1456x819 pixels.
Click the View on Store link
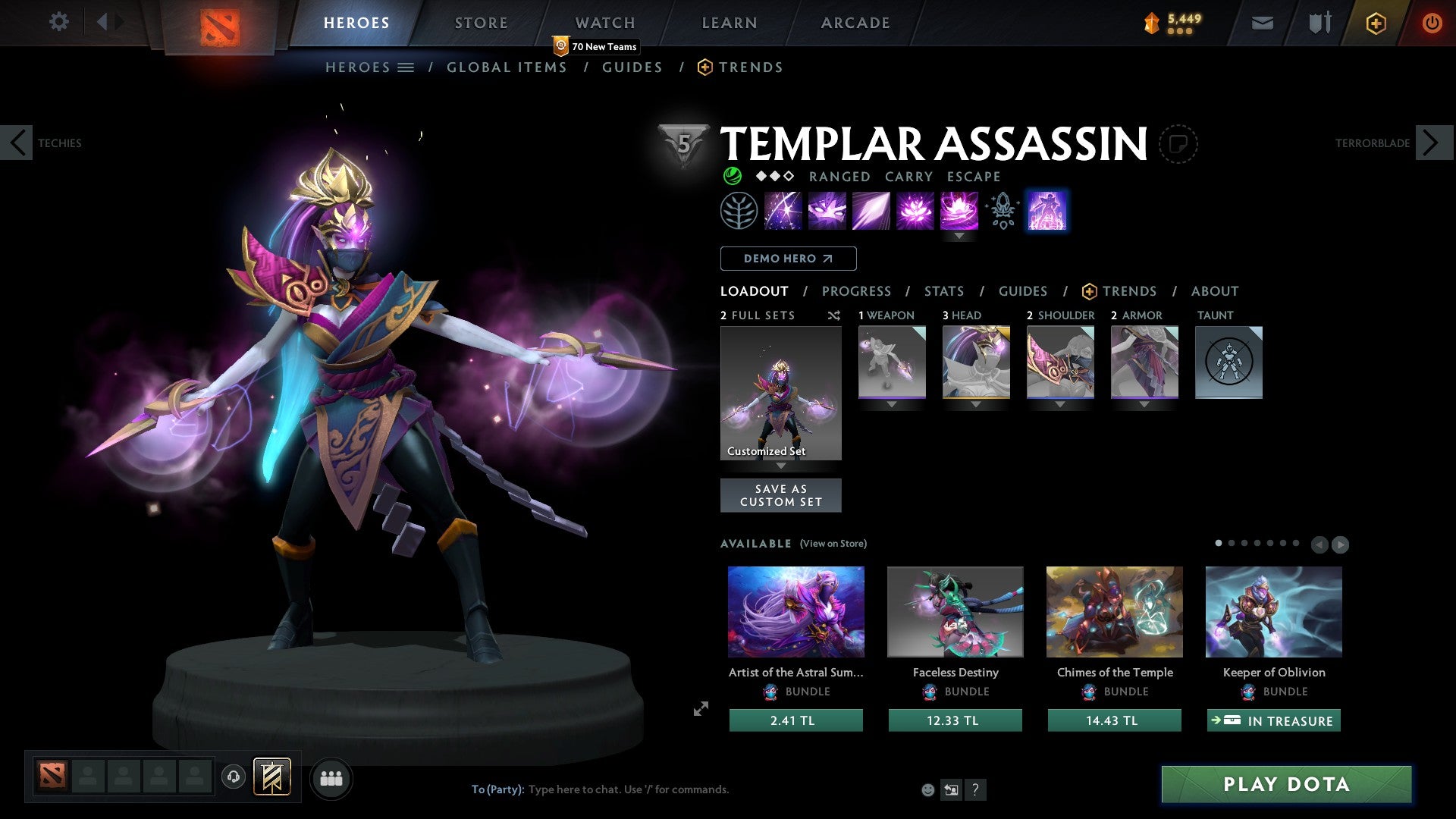pos(833,544)
